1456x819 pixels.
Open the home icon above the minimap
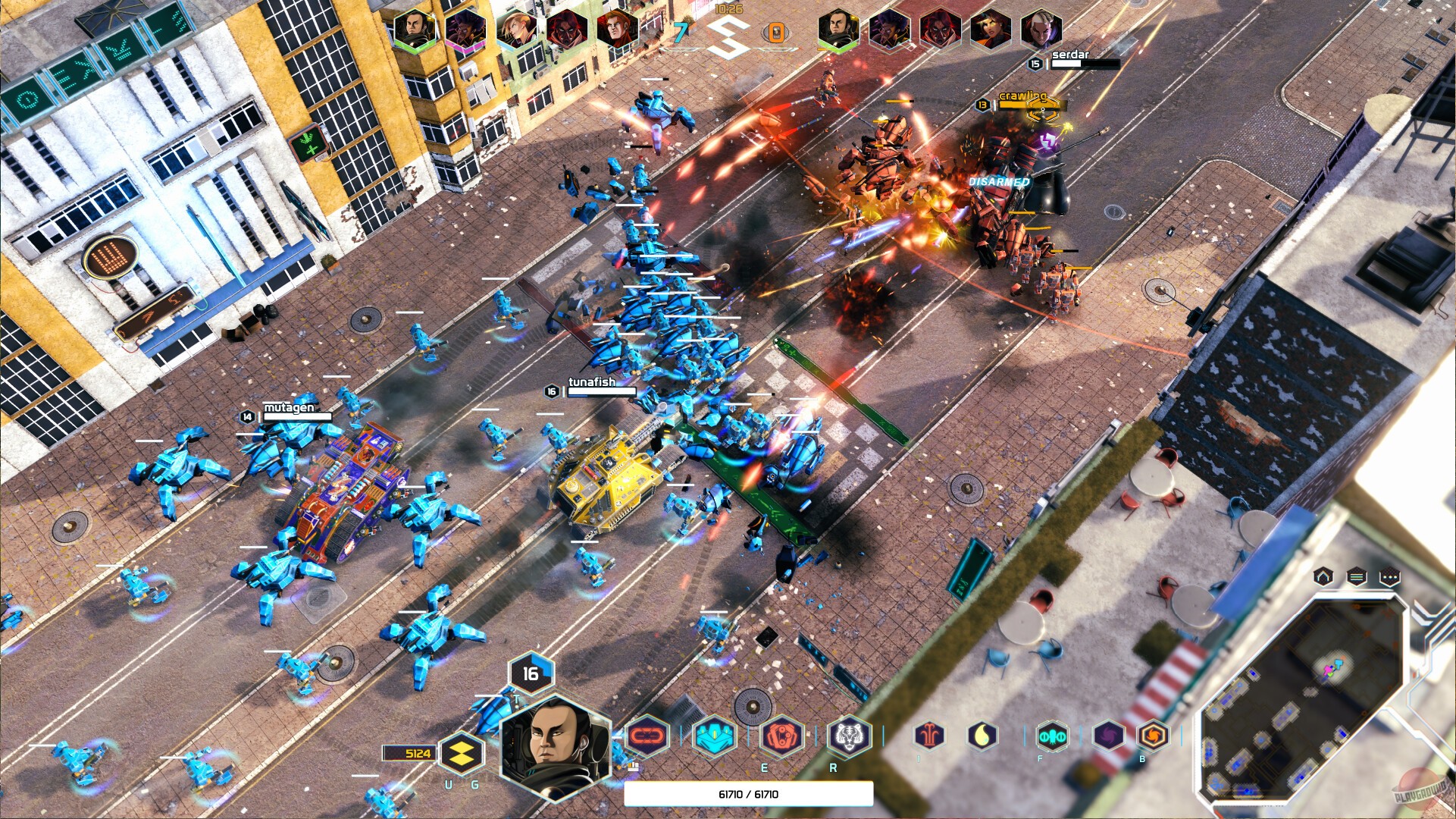[x=1324, y=579]
